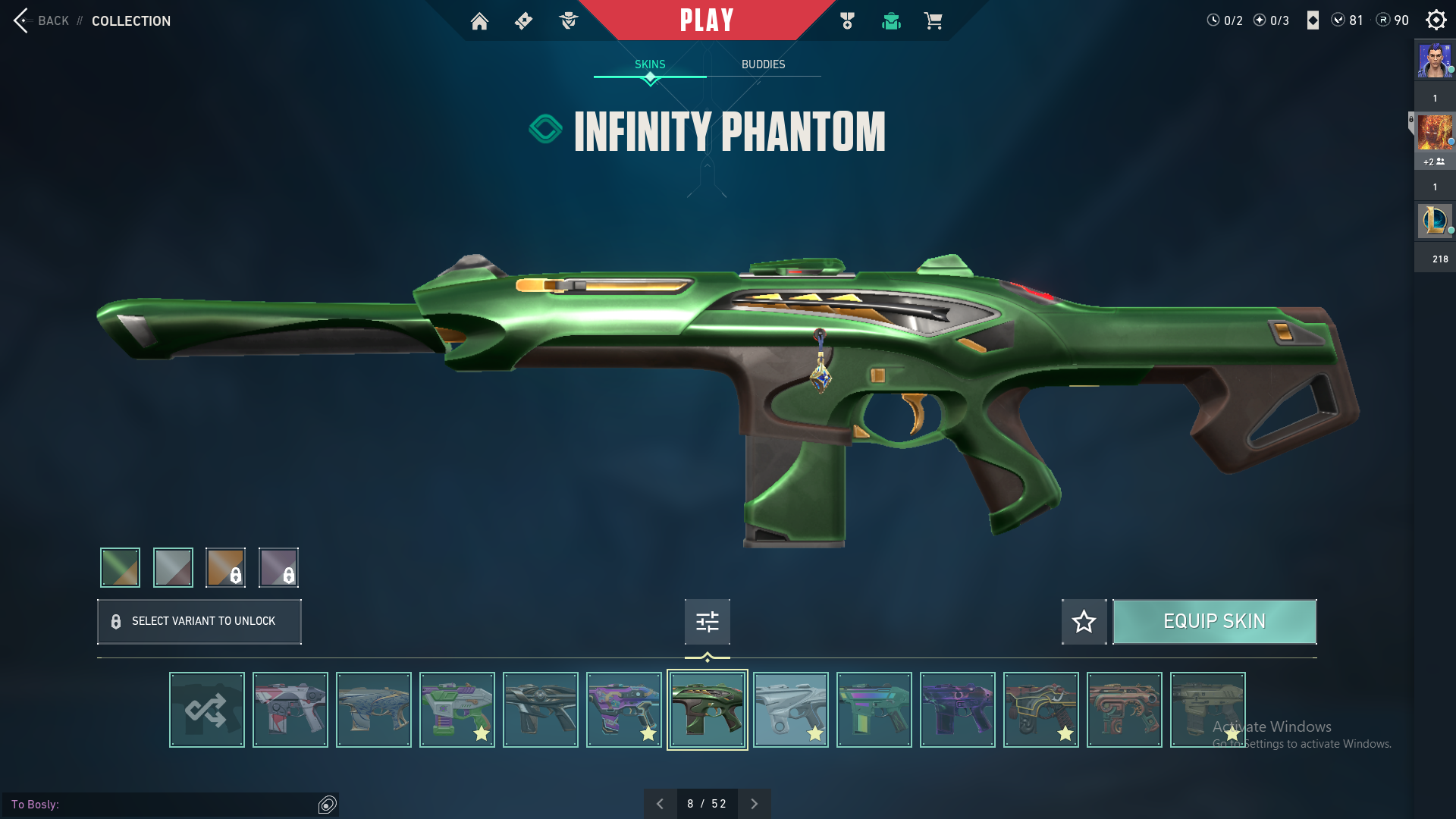The height and width of the screenshot is (819, 1456).
Task: Select the random shuffle skin tile
Action: (x=207, y=710)
